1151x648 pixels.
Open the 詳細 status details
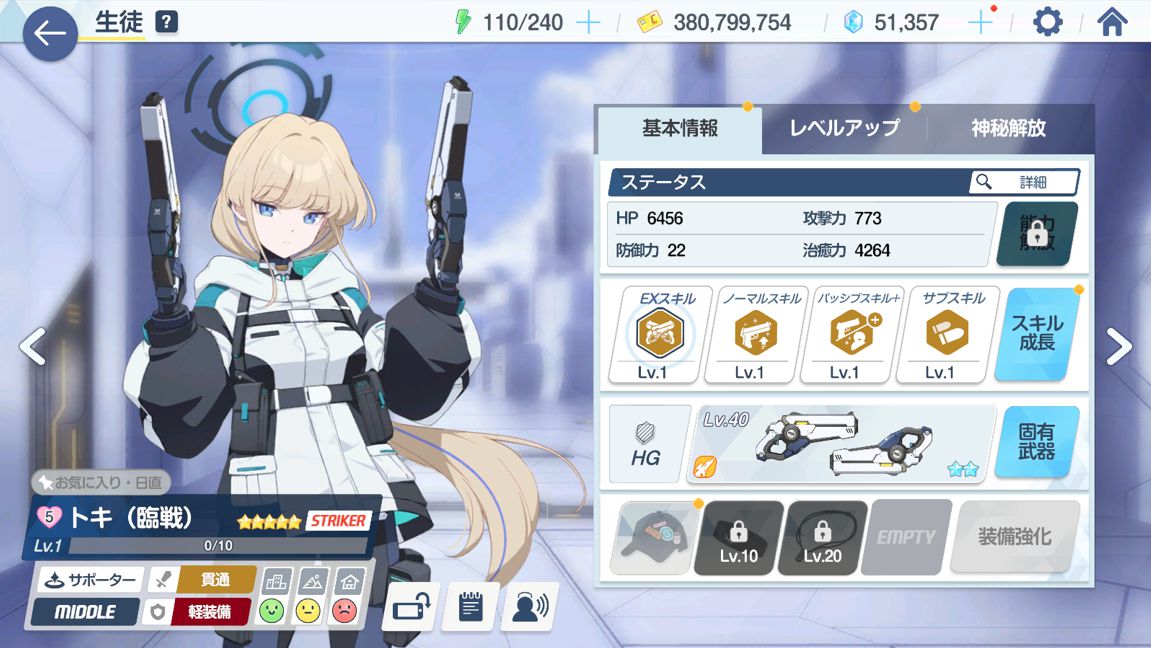1024,182
